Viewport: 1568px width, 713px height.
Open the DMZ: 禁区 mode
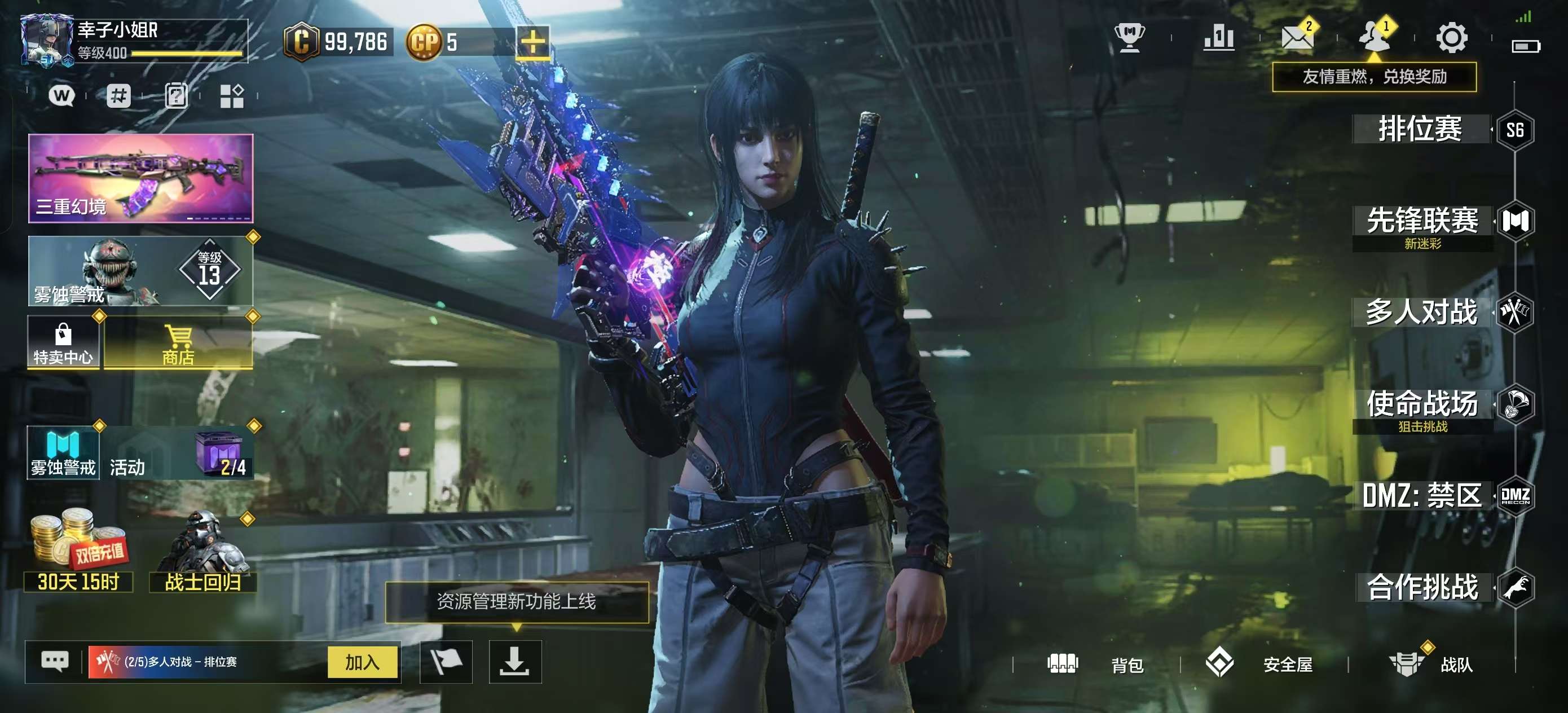click(x=1422, y=496)
